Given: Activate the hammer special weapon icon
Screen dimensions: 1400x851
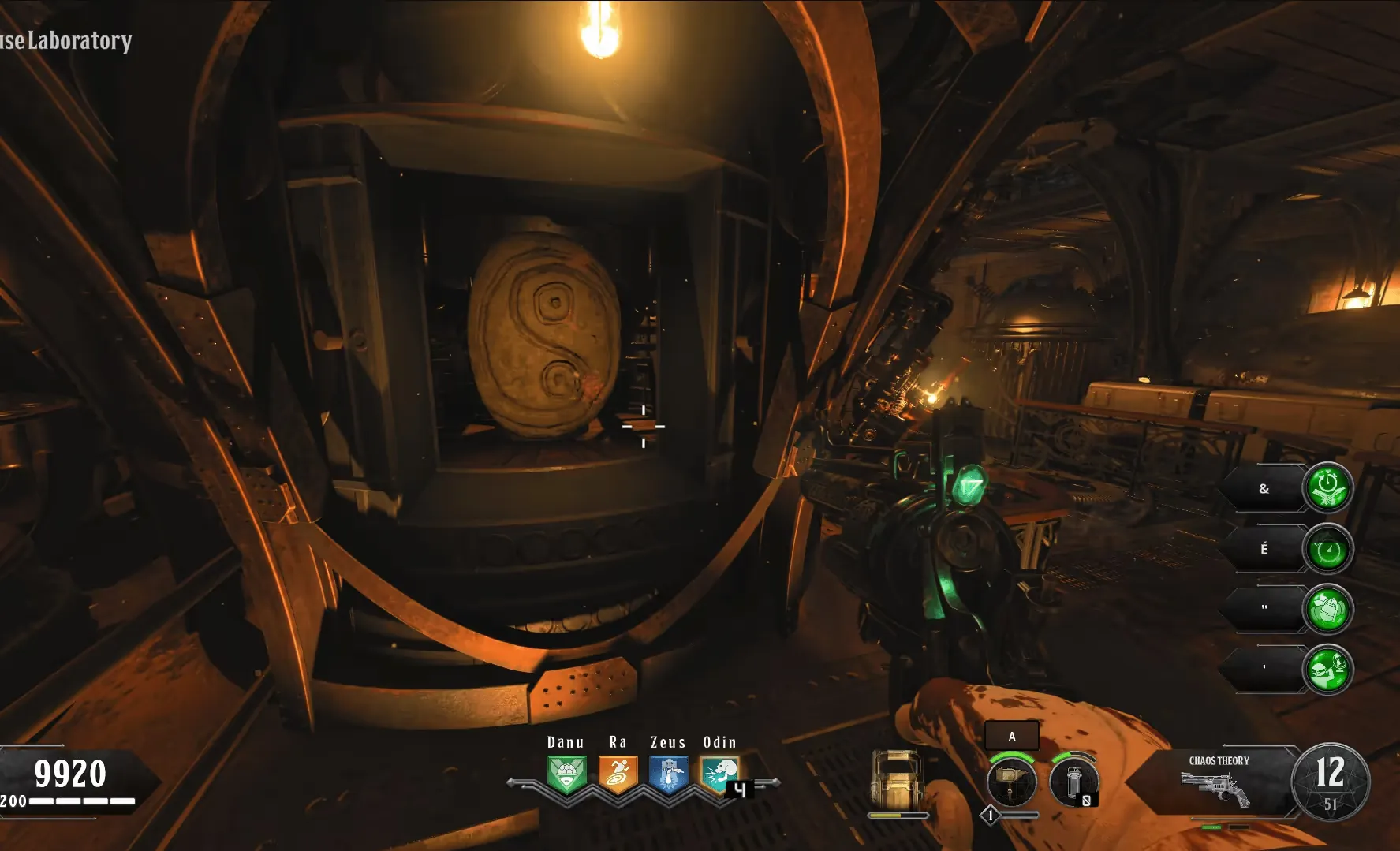Looking at the screenshot, I should pos(1011,782).
